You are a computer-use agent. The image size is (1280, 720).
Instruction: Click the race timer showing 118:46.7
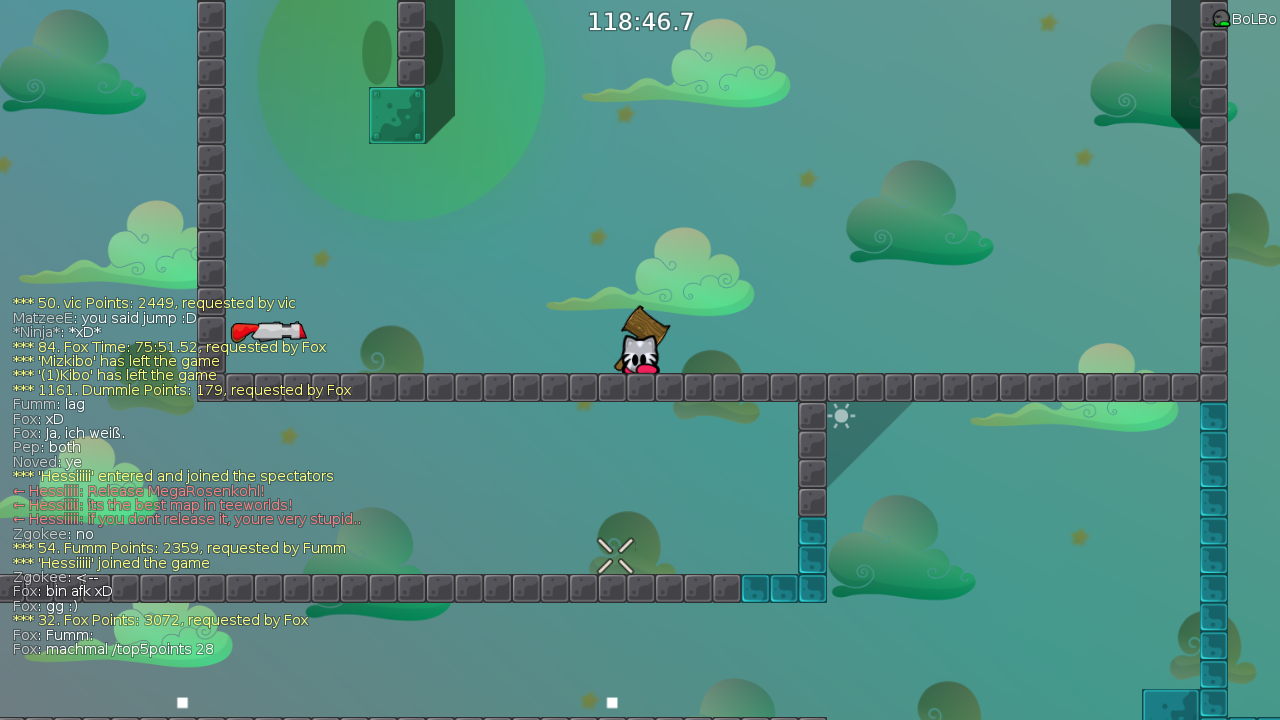coord(641,21)
